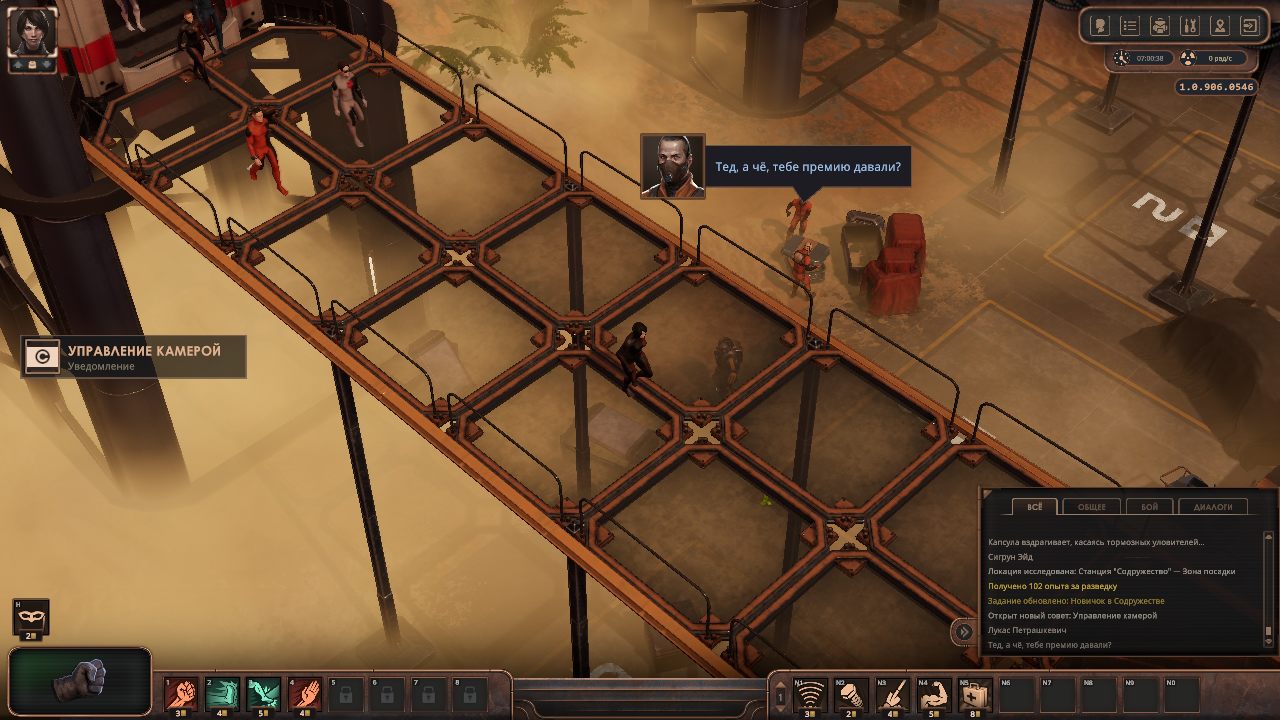Viewport: 1280px width, 720px height.
Task: Open the journal list icon
Action: (x=1129, y=26)
